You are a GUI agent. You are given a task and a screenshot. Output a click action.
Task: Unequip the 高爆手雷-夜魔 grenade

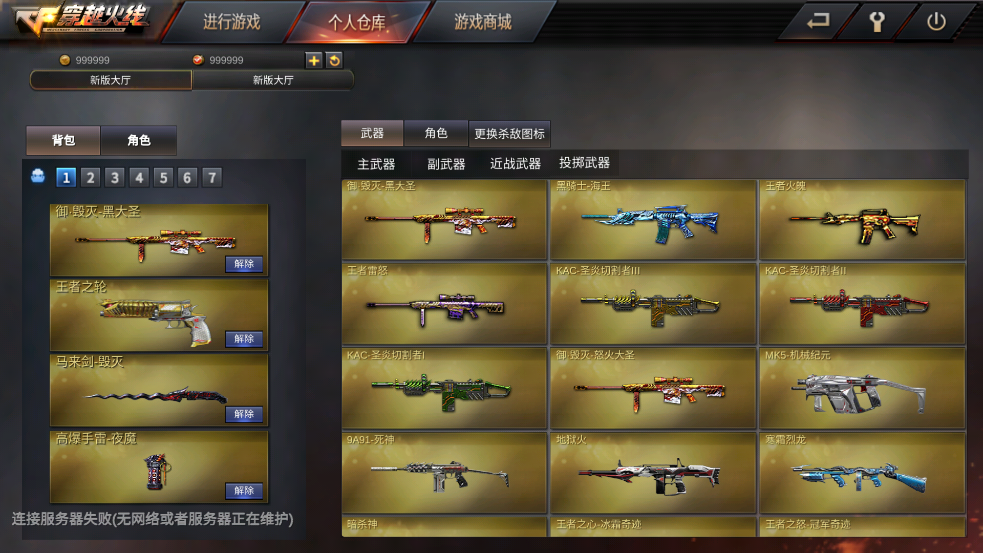point(244,491)
